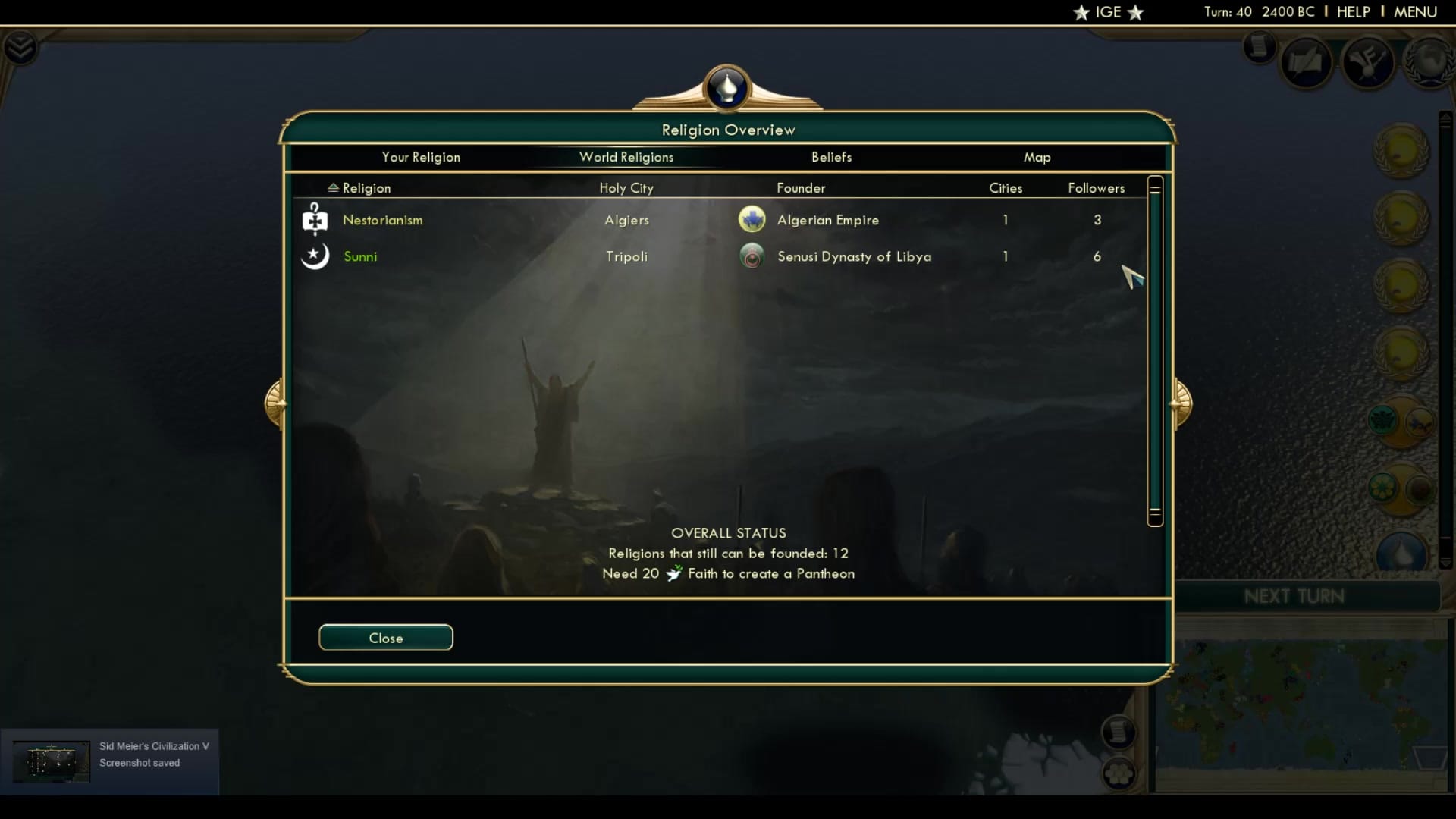Click the Nestorianism cross religion icon
This screenshot has height=819, width=1456.
coord(315,220)
